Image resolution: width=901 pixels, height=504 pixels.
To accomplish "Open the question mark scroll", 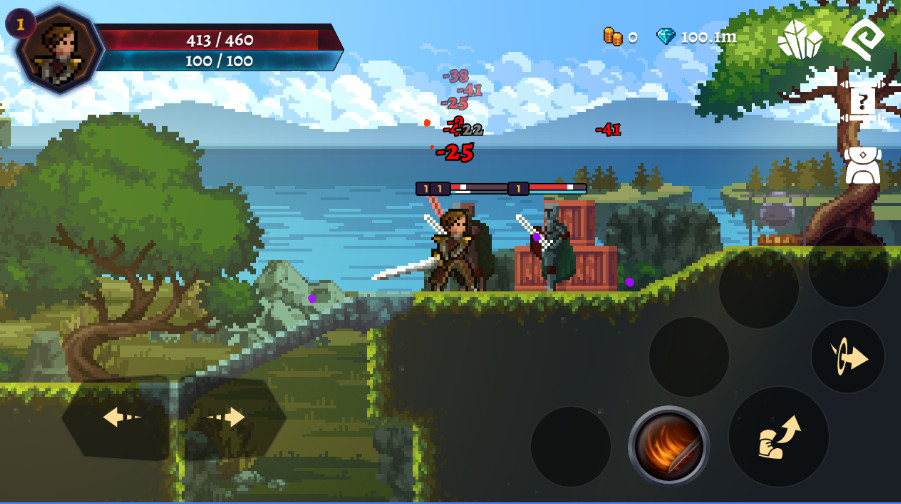I will (x=861, y=102).
